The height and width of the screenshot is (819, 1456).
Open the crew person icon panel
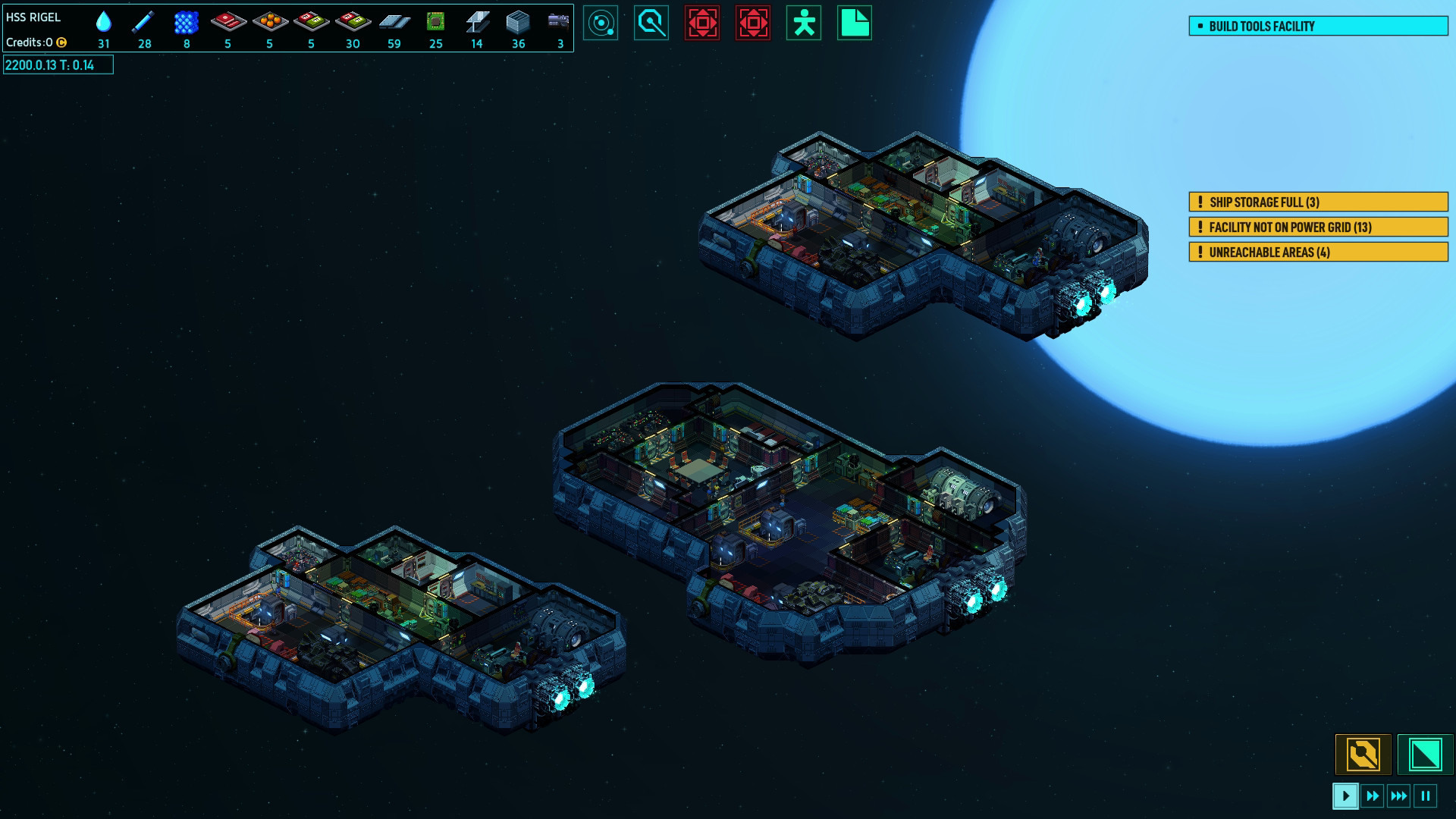(804, 24)
